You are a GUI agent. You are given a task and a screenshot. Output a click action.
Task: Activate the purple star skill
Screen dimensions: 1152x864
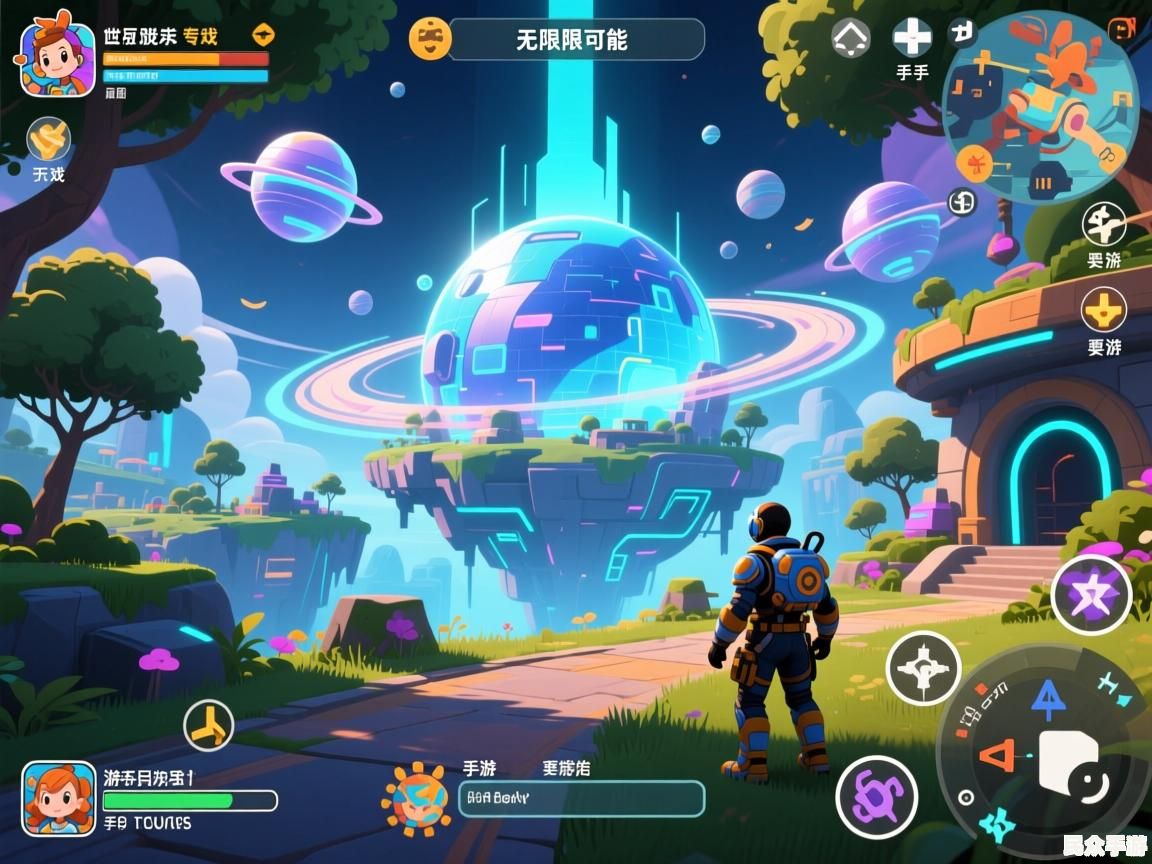(1091, 595)
